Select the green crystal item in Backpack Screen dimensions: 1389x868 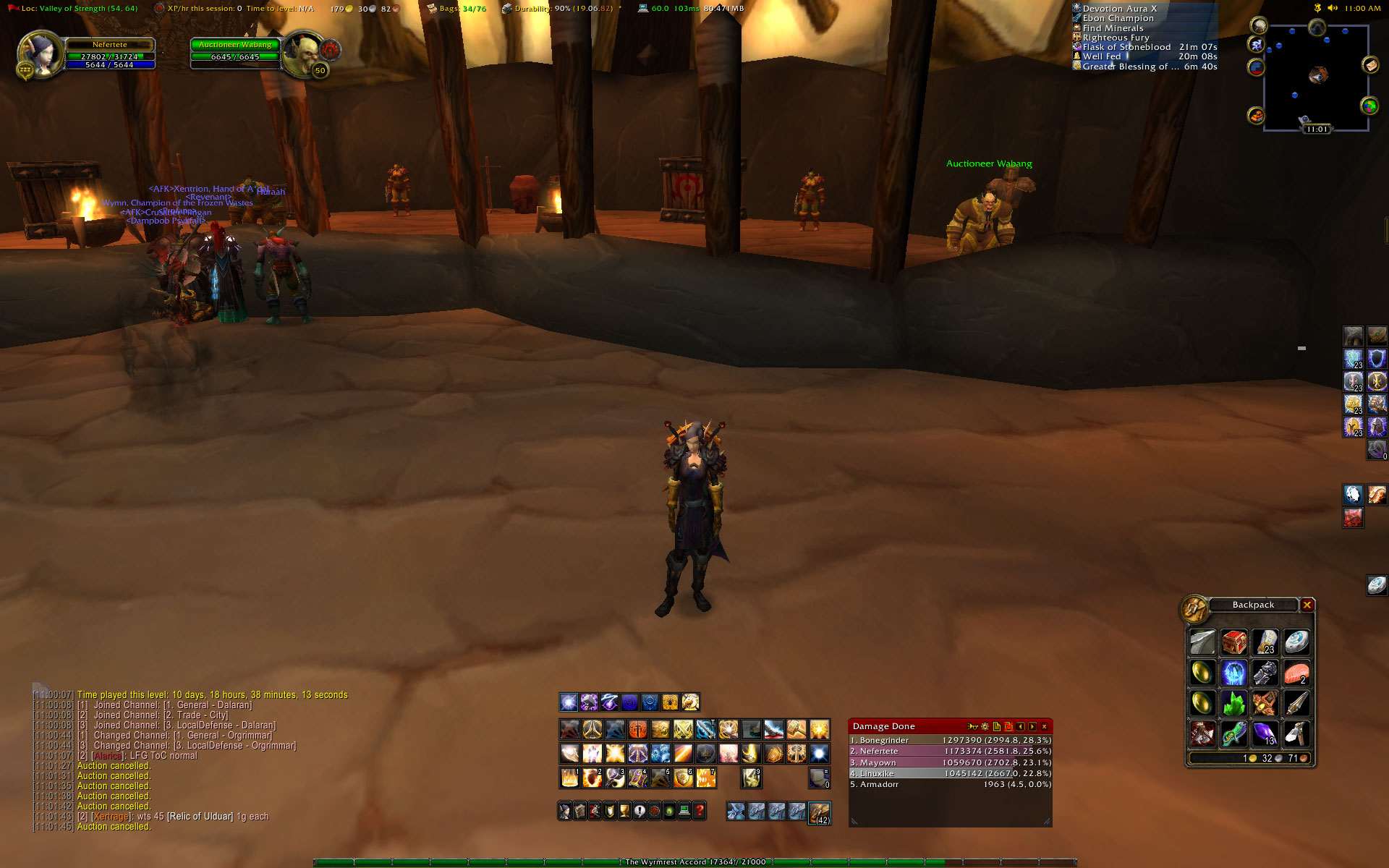coord(1233,703)
